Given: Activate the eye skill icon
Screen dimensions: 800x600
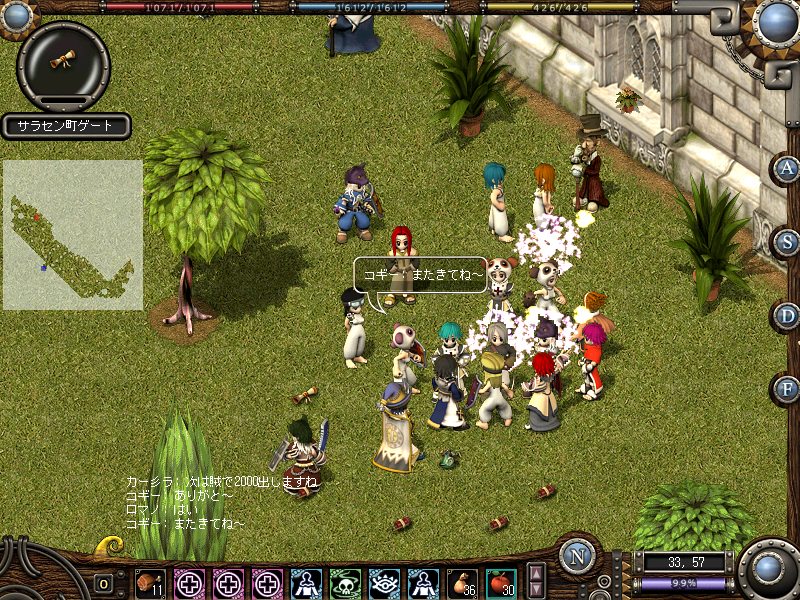Looking at the screenshot, I should click(x=384, y=583).
